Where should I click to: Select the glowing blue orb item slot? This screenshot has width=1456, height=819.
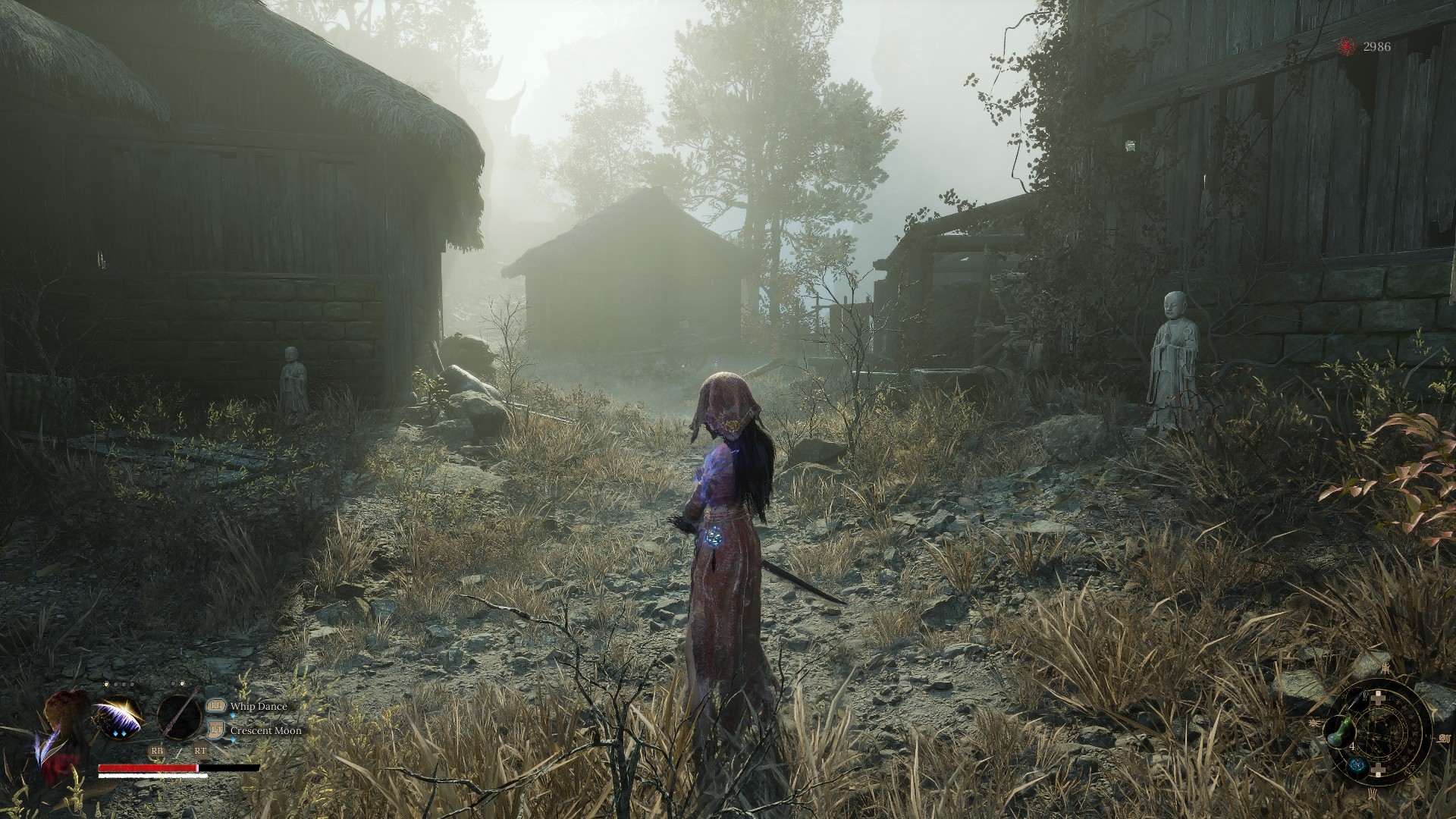(1357, 766)
